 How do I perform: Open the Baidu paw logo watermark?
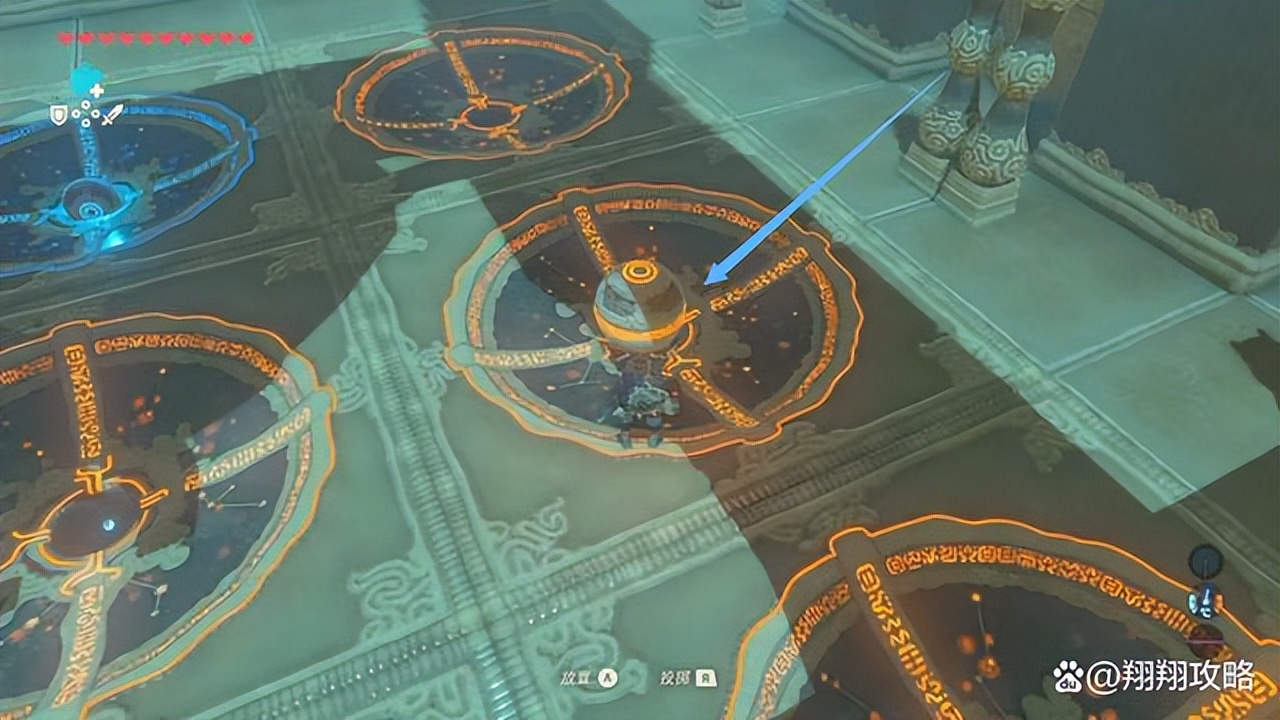coord(1067,677)
